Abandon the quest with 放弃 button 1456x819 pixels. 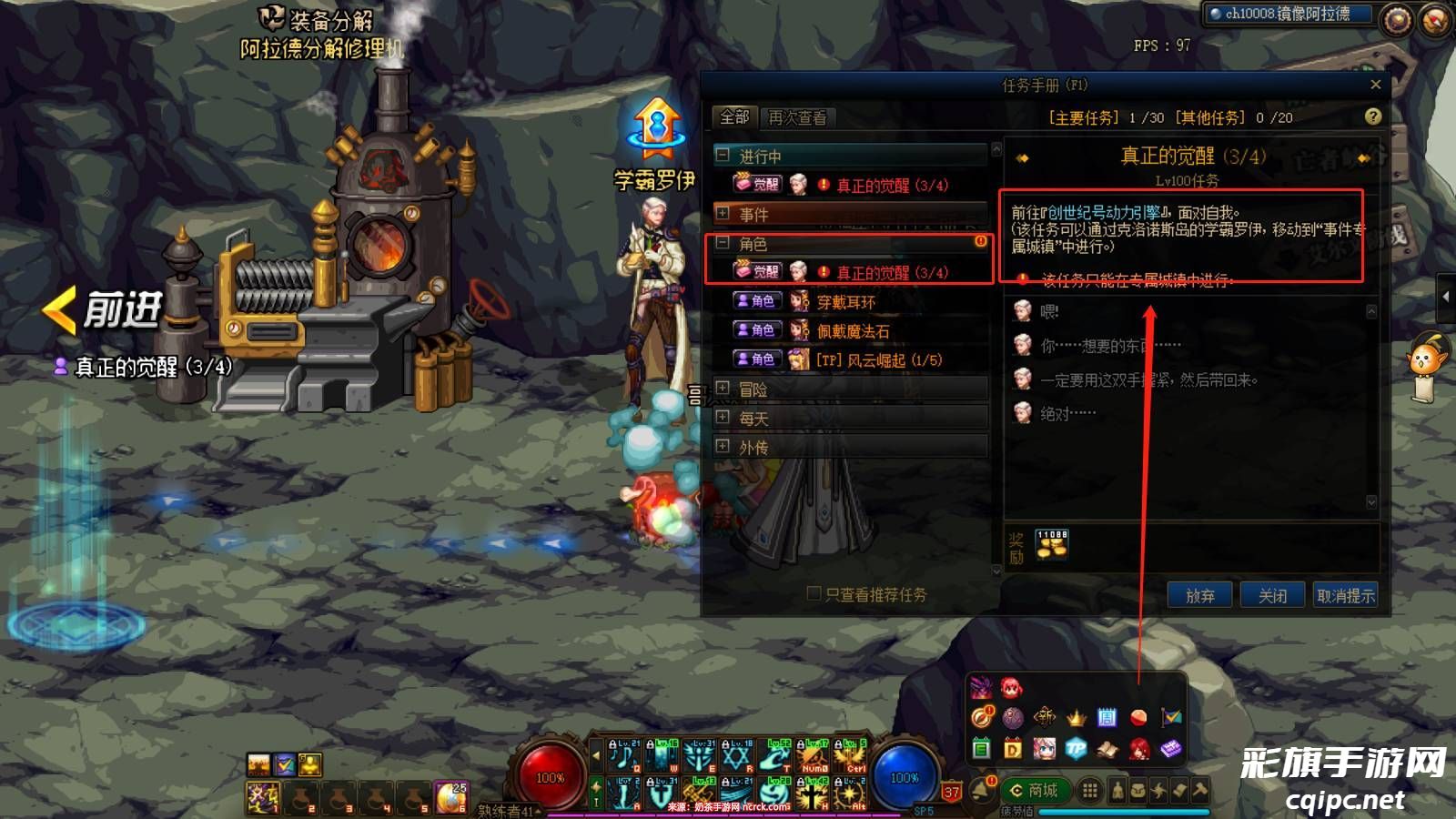point(1199,595)
